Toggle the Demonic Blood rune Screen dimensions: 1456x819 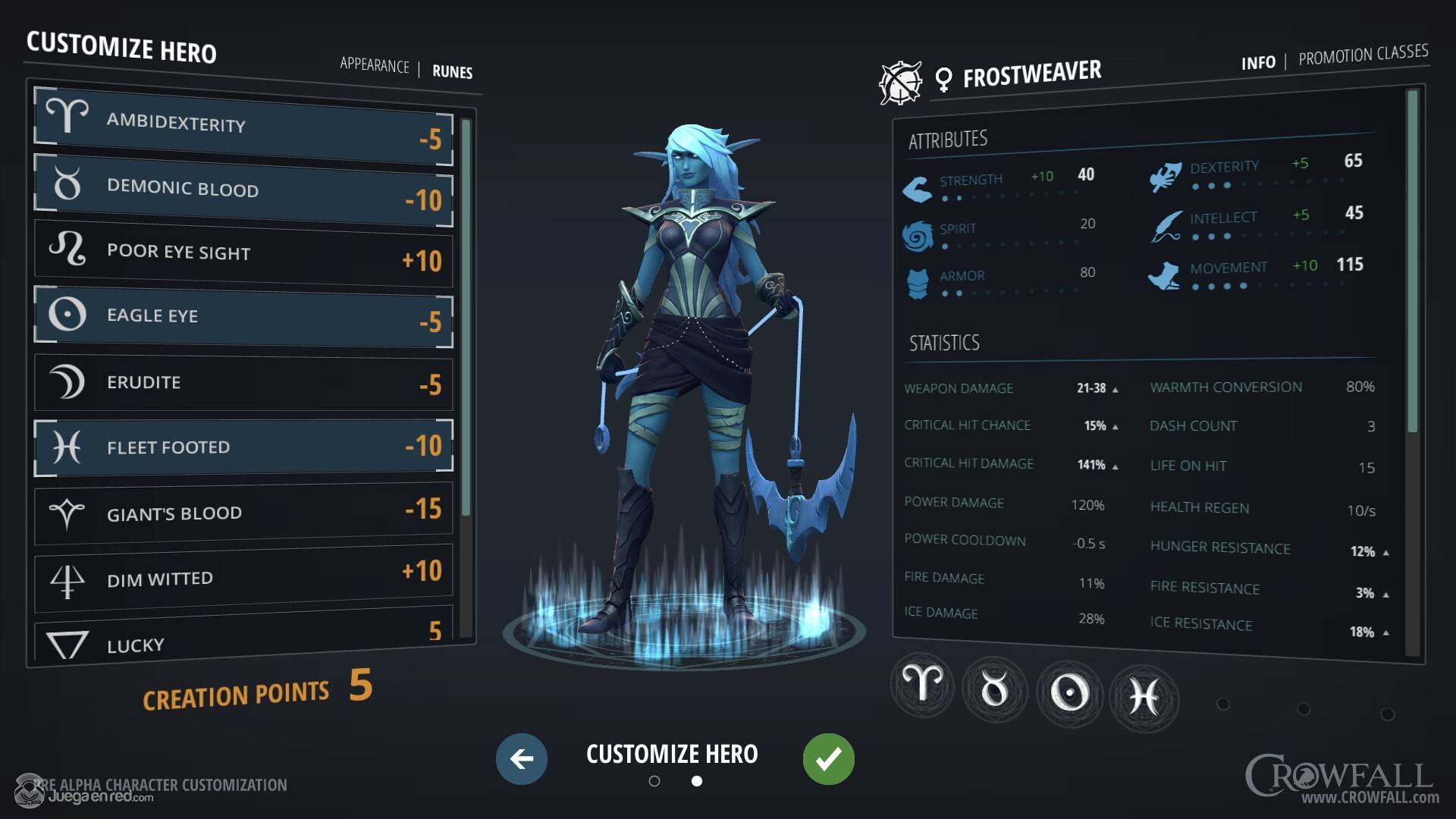243,190
